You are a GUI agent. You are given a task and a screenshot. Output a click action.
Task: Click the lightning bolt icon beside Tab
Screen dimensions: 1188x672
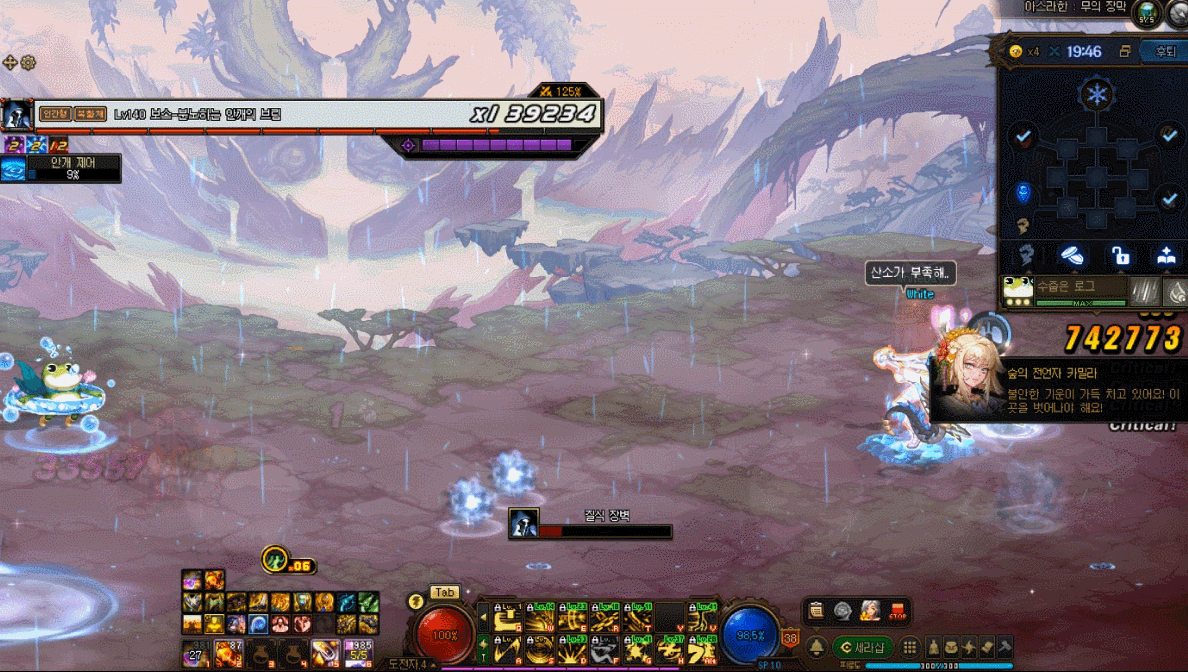point(416,601)
